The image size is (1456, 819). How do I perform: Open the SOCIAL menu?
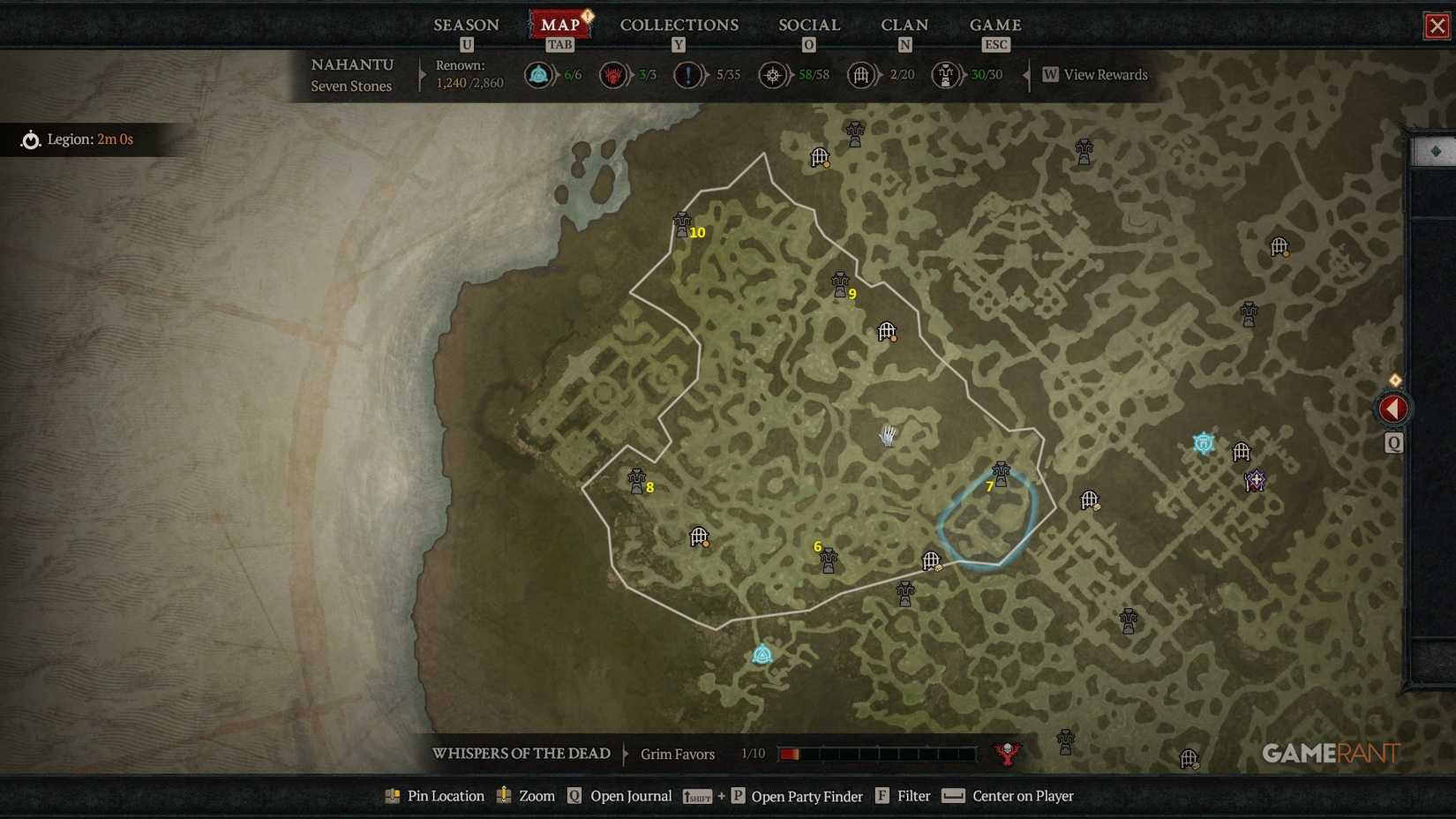coord(807,25)
